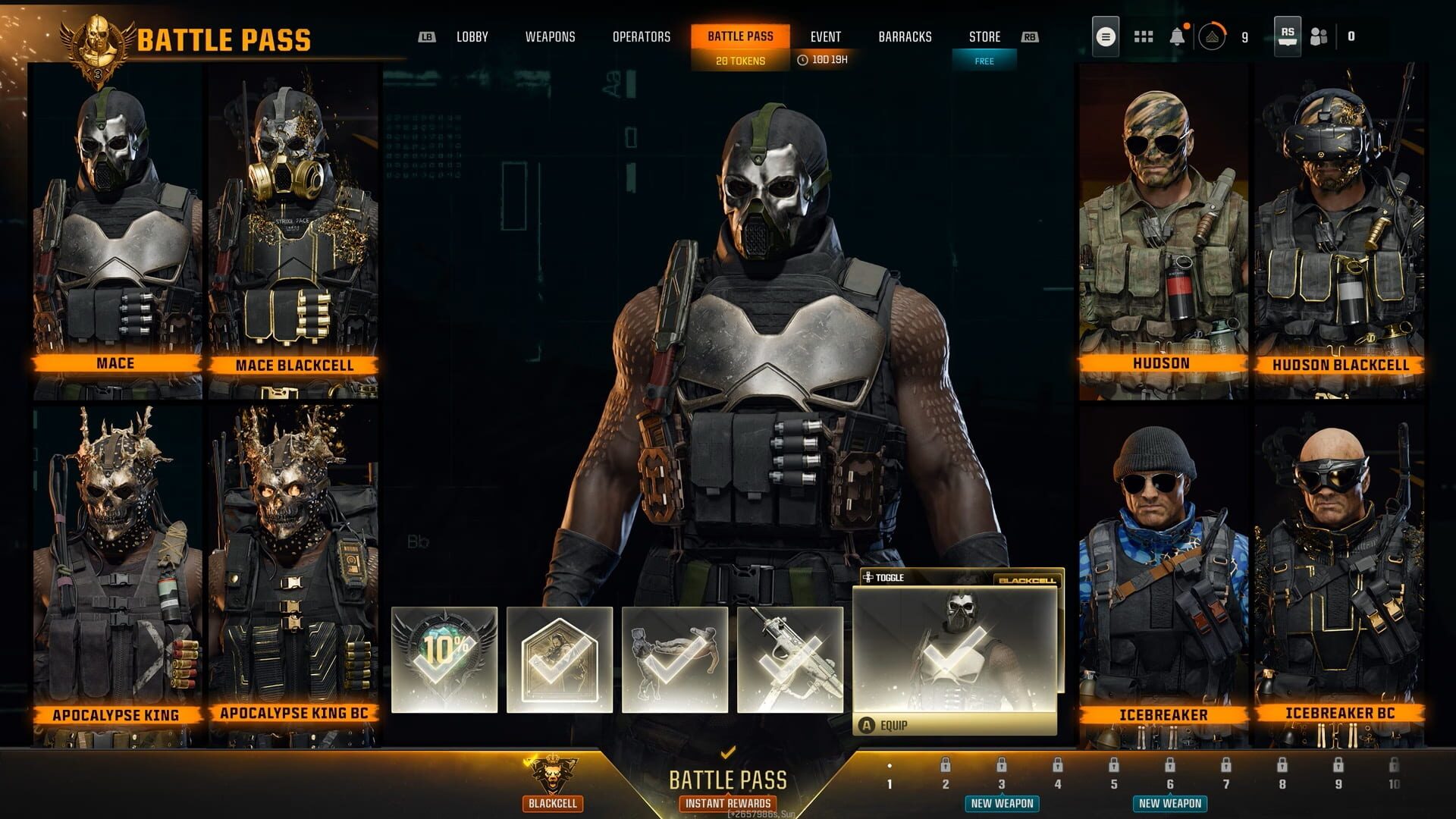Switch to the Event tab
The image size is (1456, 819).
pyautogui.click(x=827, y=36)
